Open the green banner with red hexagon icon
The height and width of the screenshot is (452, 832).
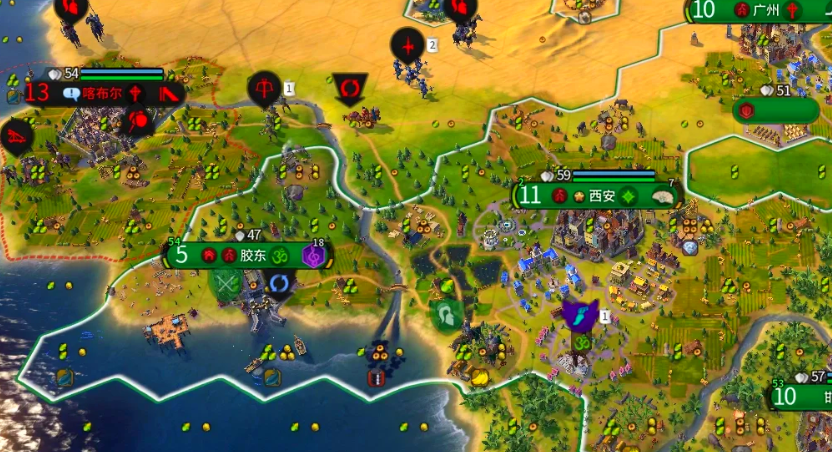point(775,110)
